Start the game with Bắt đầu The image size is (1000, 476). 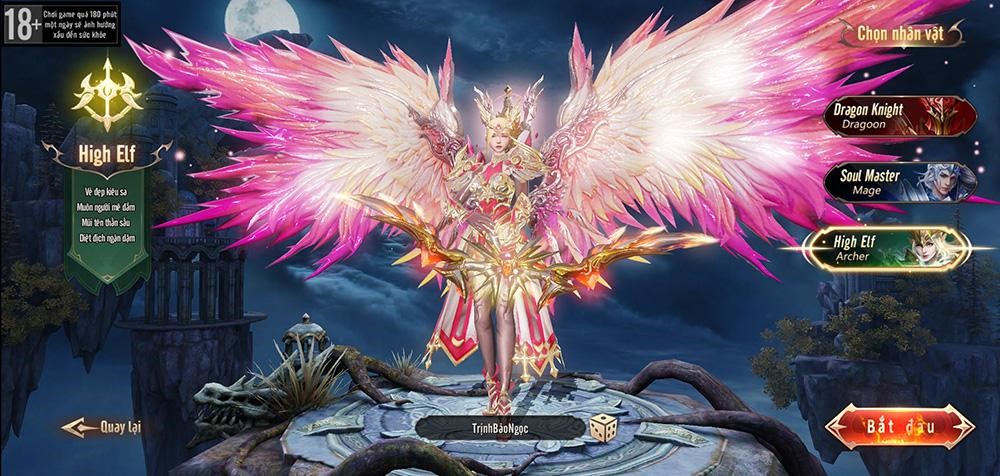click(899, 427)
